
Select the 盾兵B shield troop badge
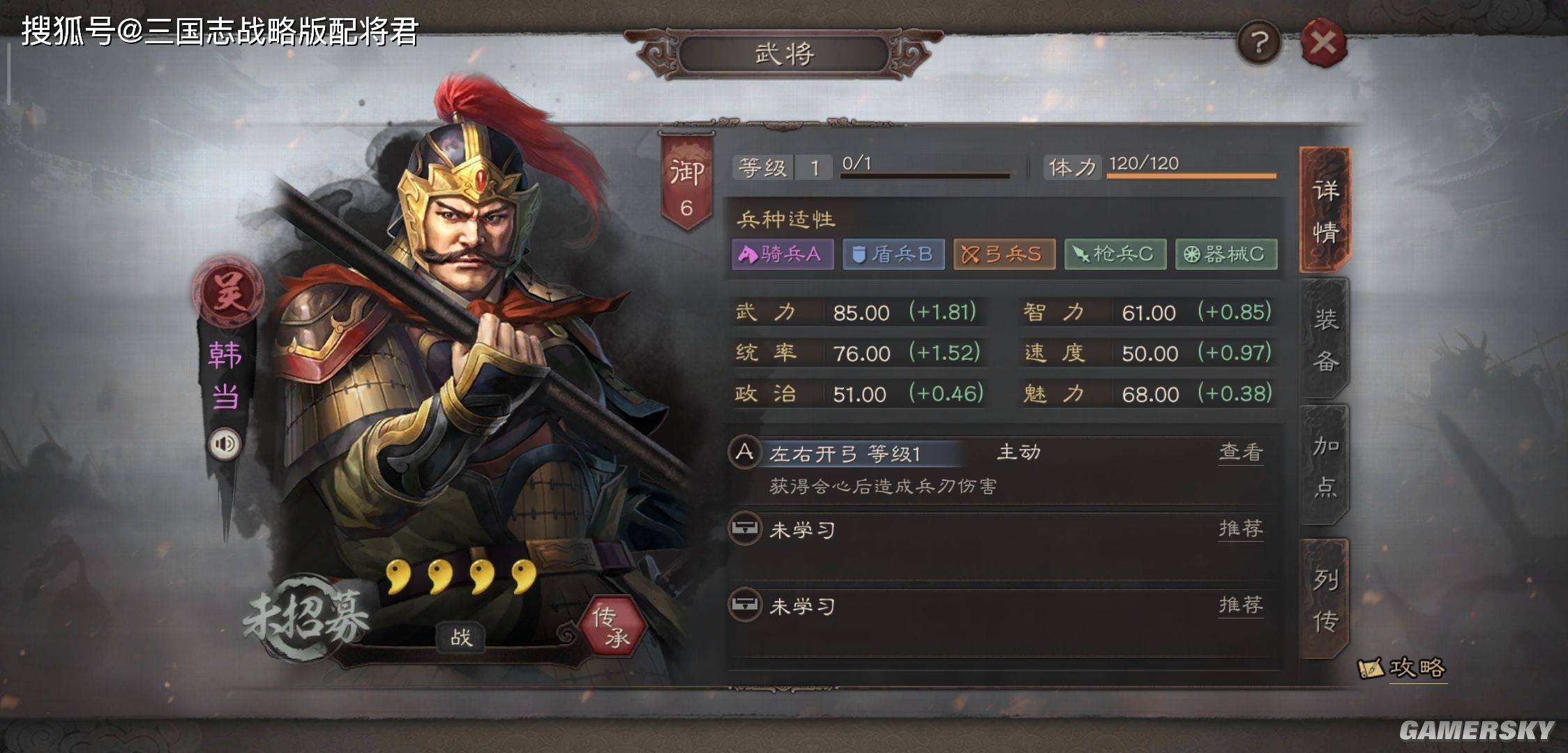(893, 254)
